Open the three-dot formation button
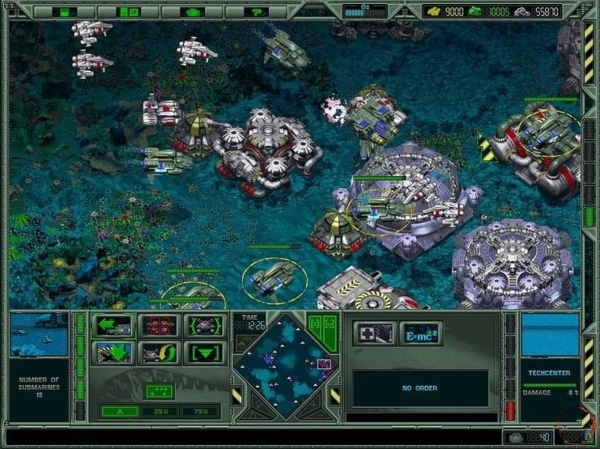The width and height of the screenshot is (600, 449). pos(157,389)
